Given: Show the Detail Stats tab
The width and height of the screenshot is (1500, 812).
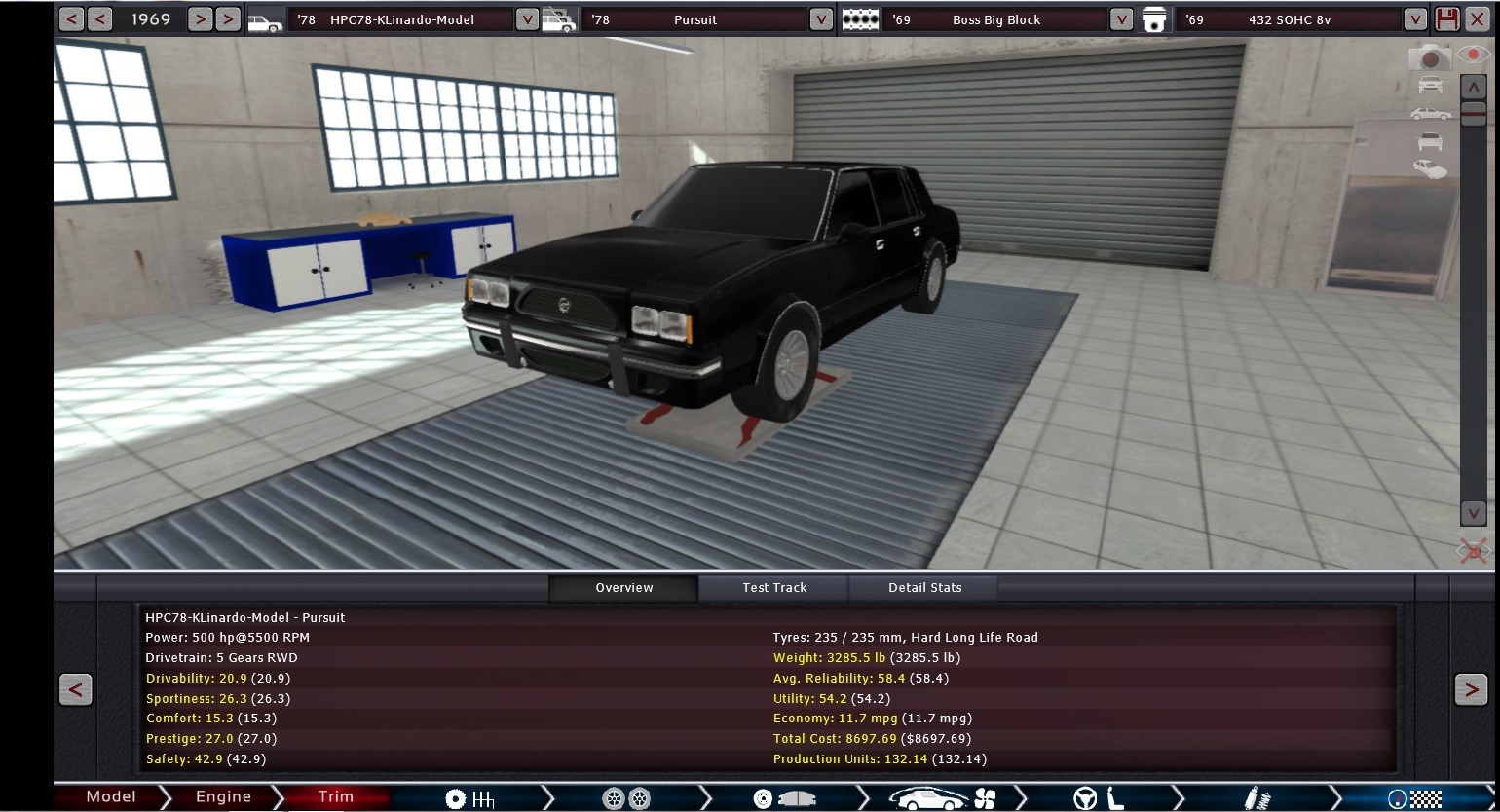Looking at the screenshot, I should pyautogui.click(x=924, y=588).
